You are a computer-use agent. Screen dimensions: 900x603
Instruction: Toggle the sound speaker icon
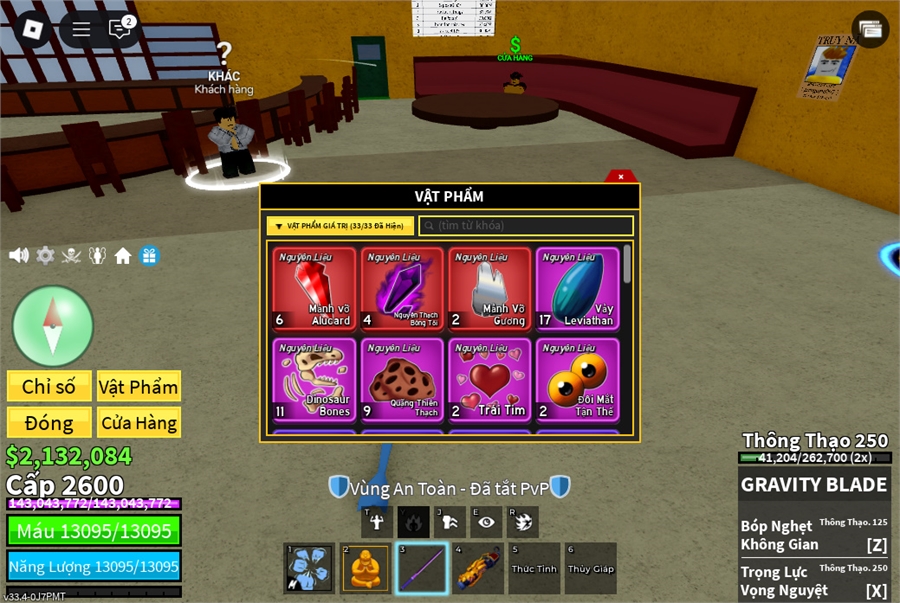(19, 256)
